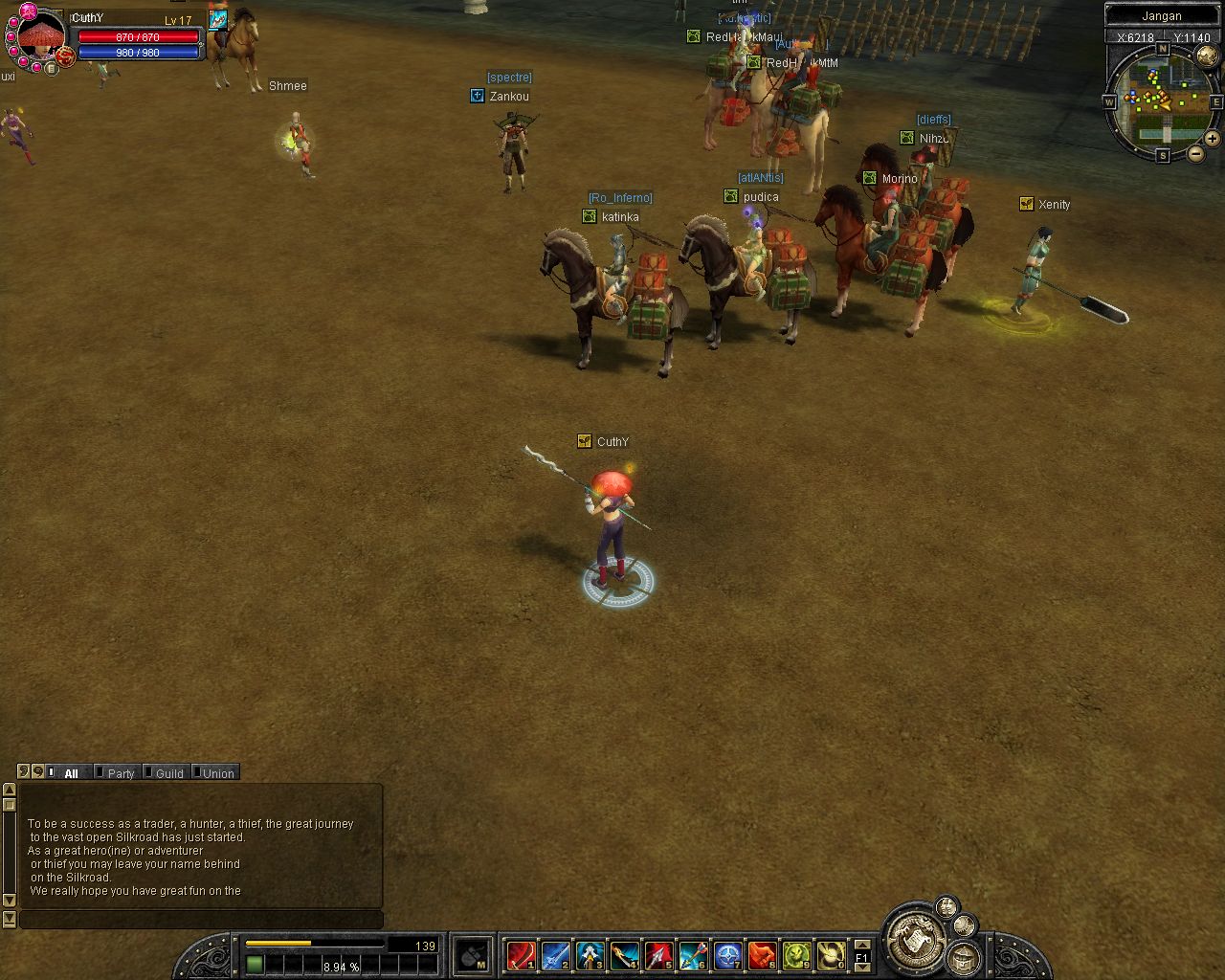Open the world map globe button
Image resolution: width=1225 pixels, height=980 pixels.
point(964,925)
